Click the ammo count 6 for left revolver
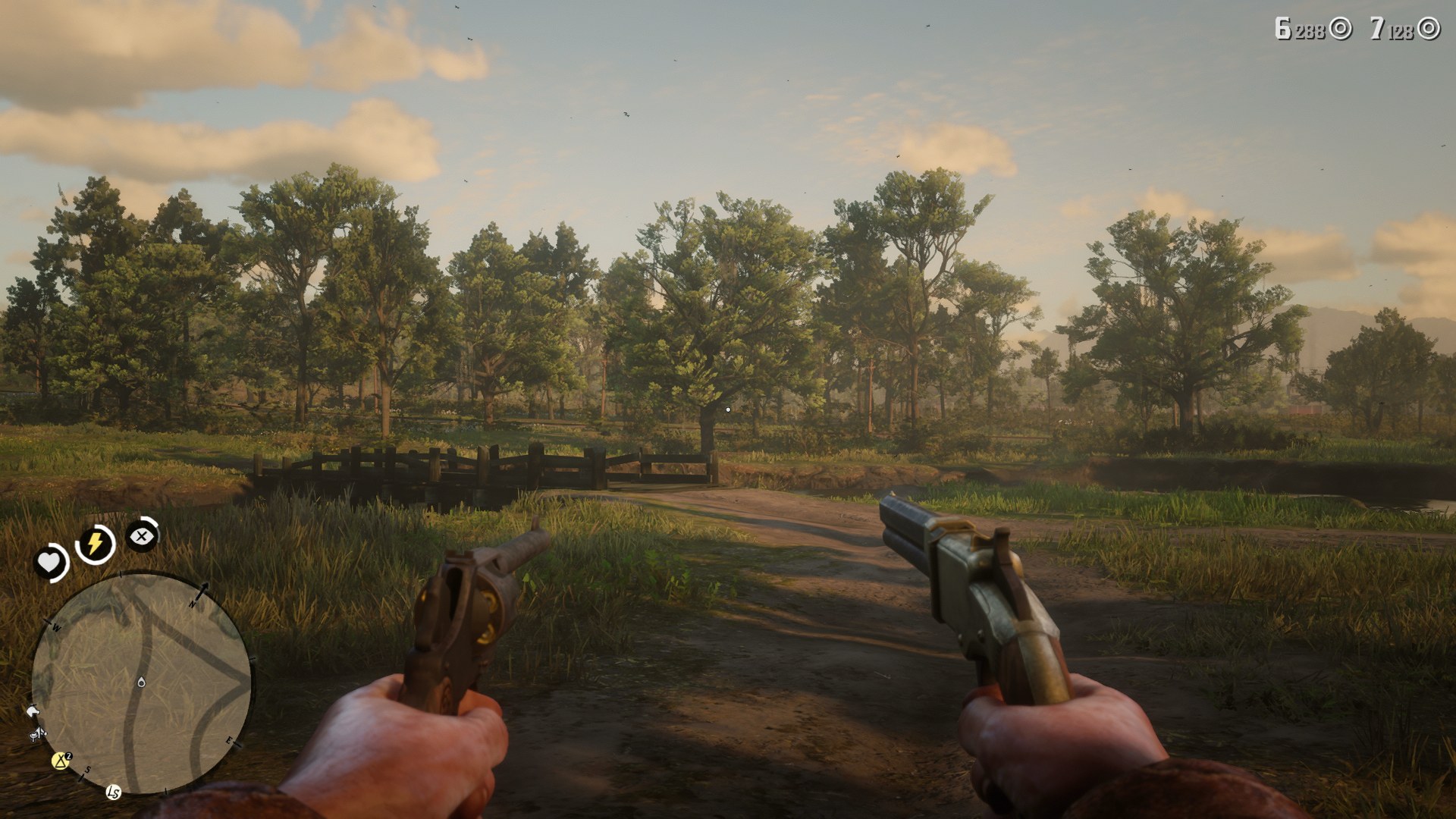This screenshot has height=819, width=1456. click(1283, 29)
